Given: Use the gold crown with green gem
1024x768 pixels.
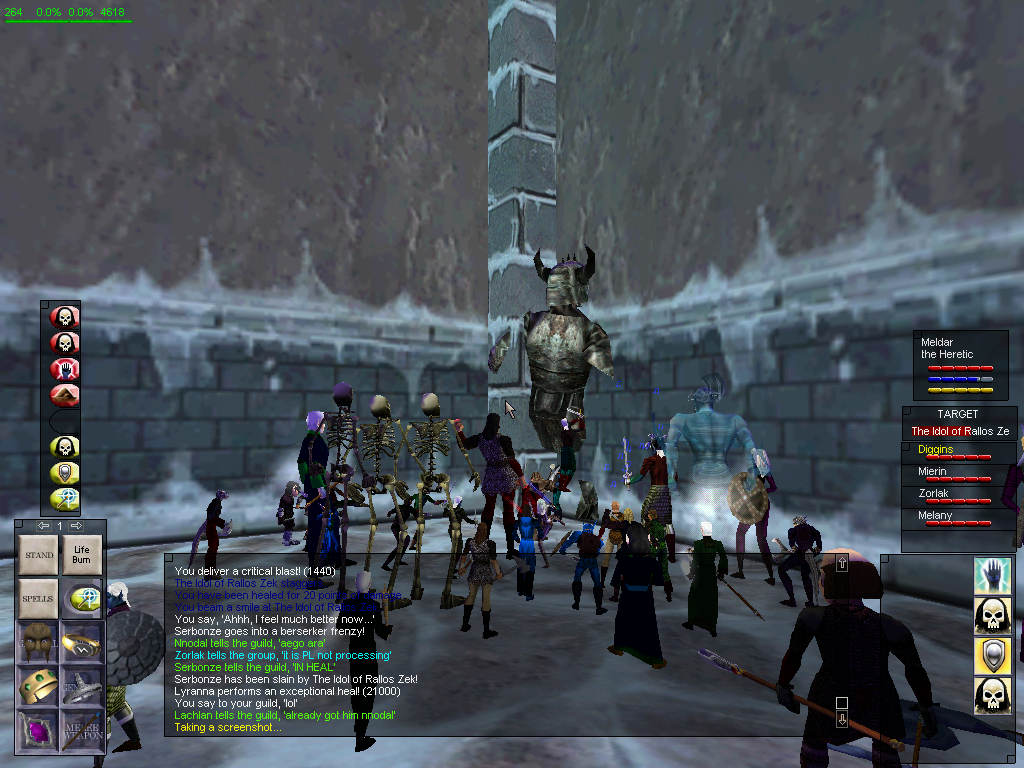Looking at the screenshot, I should tap(39, 685).
